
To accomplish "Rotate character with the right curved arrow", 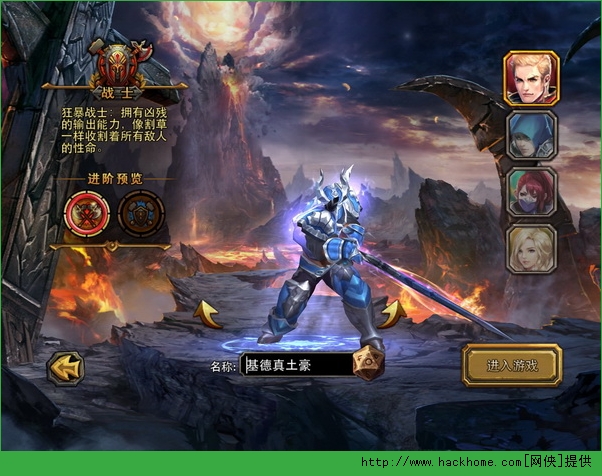I will point(391,313).
